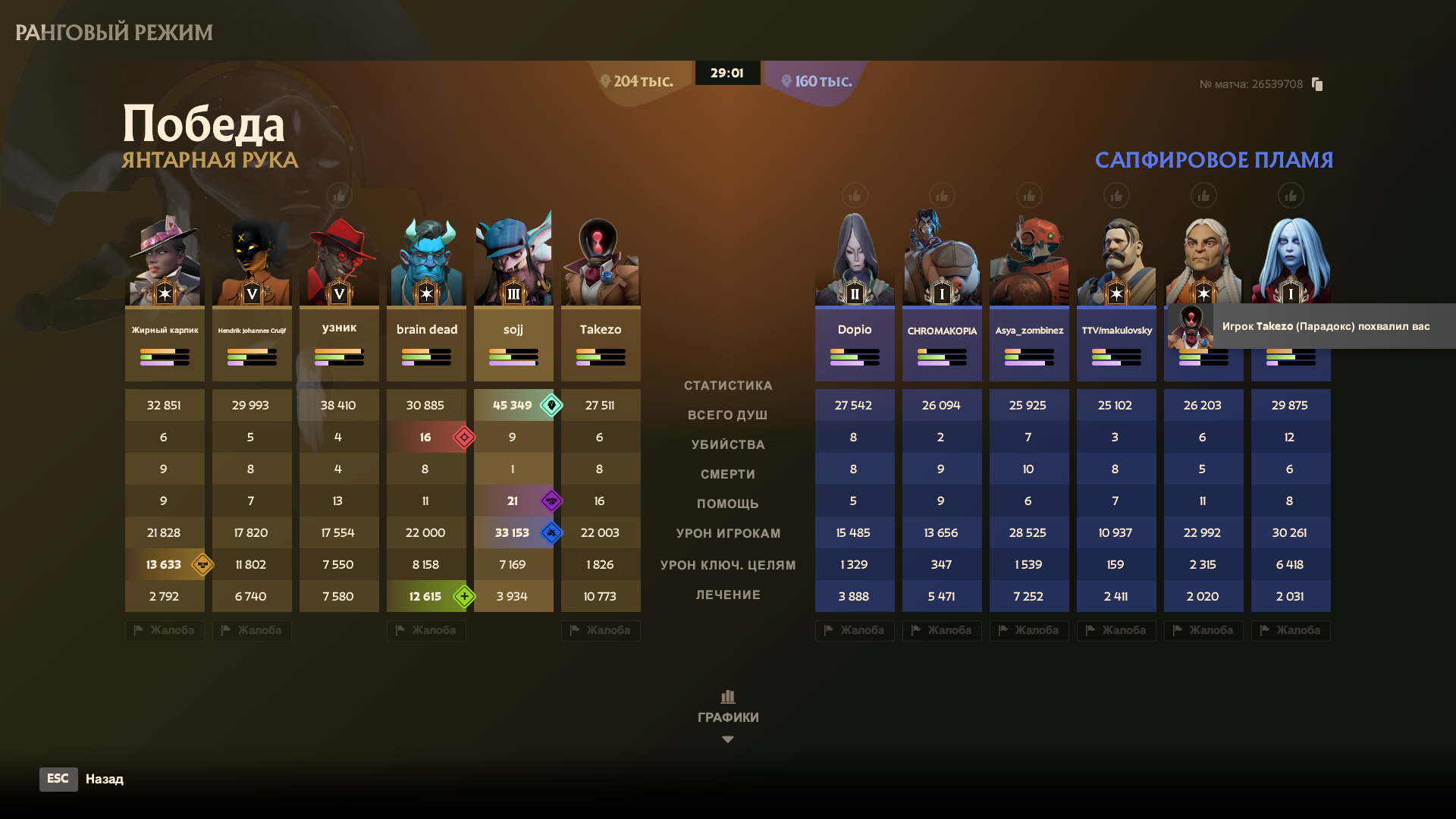1456x819 pixels.
Task: Commend player узник with thumbs-up
Action: (x=339, y=196)
